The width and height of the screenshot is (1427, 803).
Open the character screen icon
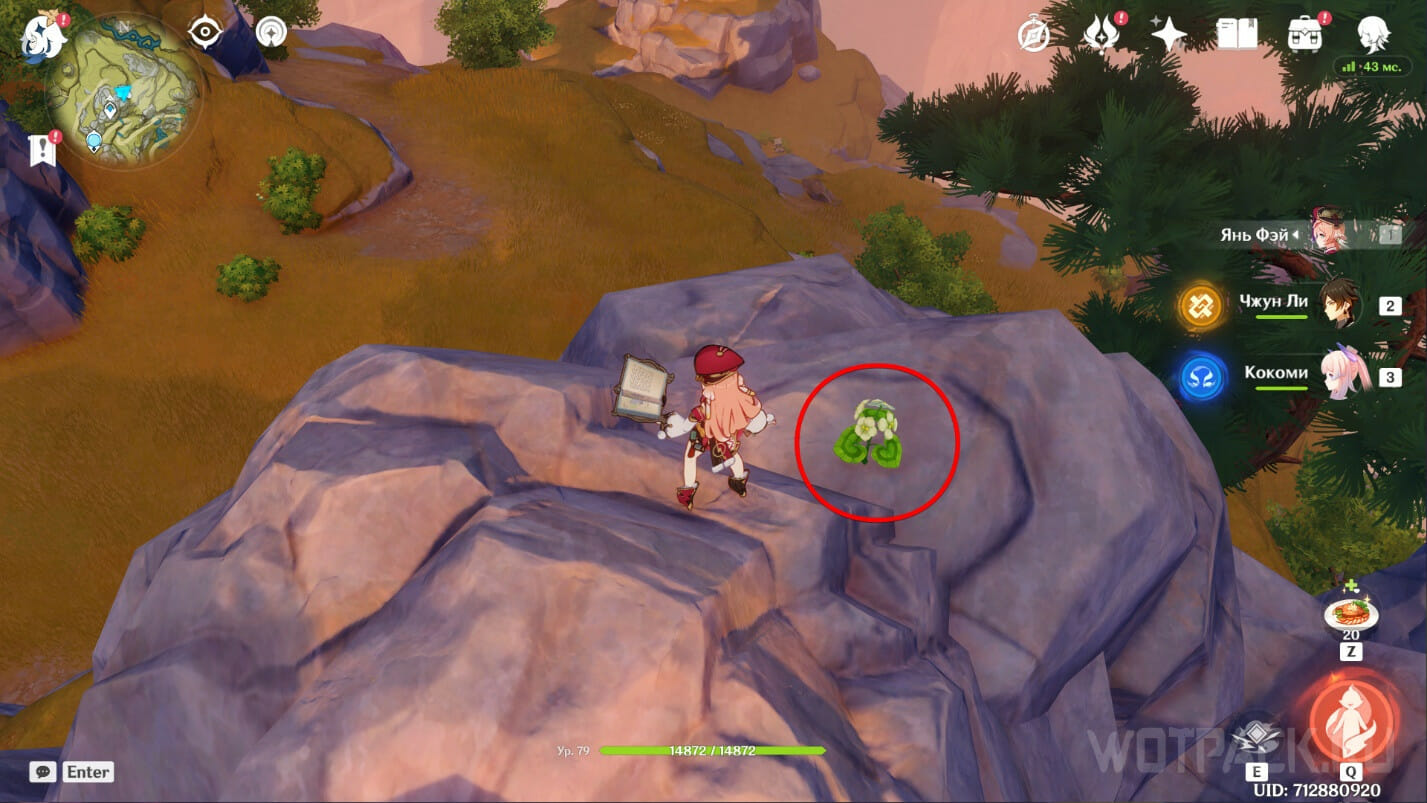[1372, 35]
